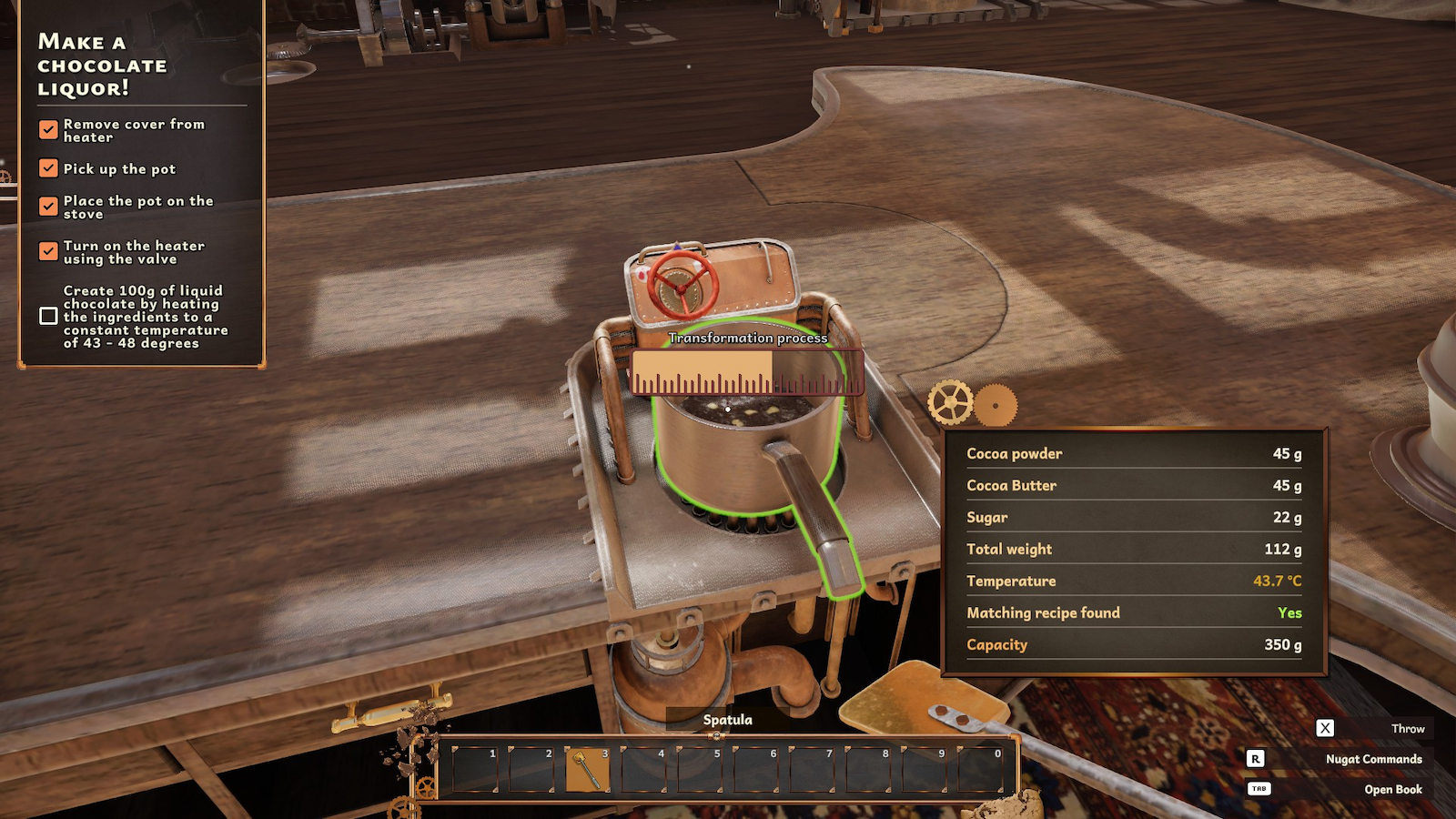Click the solid cog icon next to spoked gear
Image resolution: width=1456 pixels, height=819 pixels.
[x=997, y=405]
